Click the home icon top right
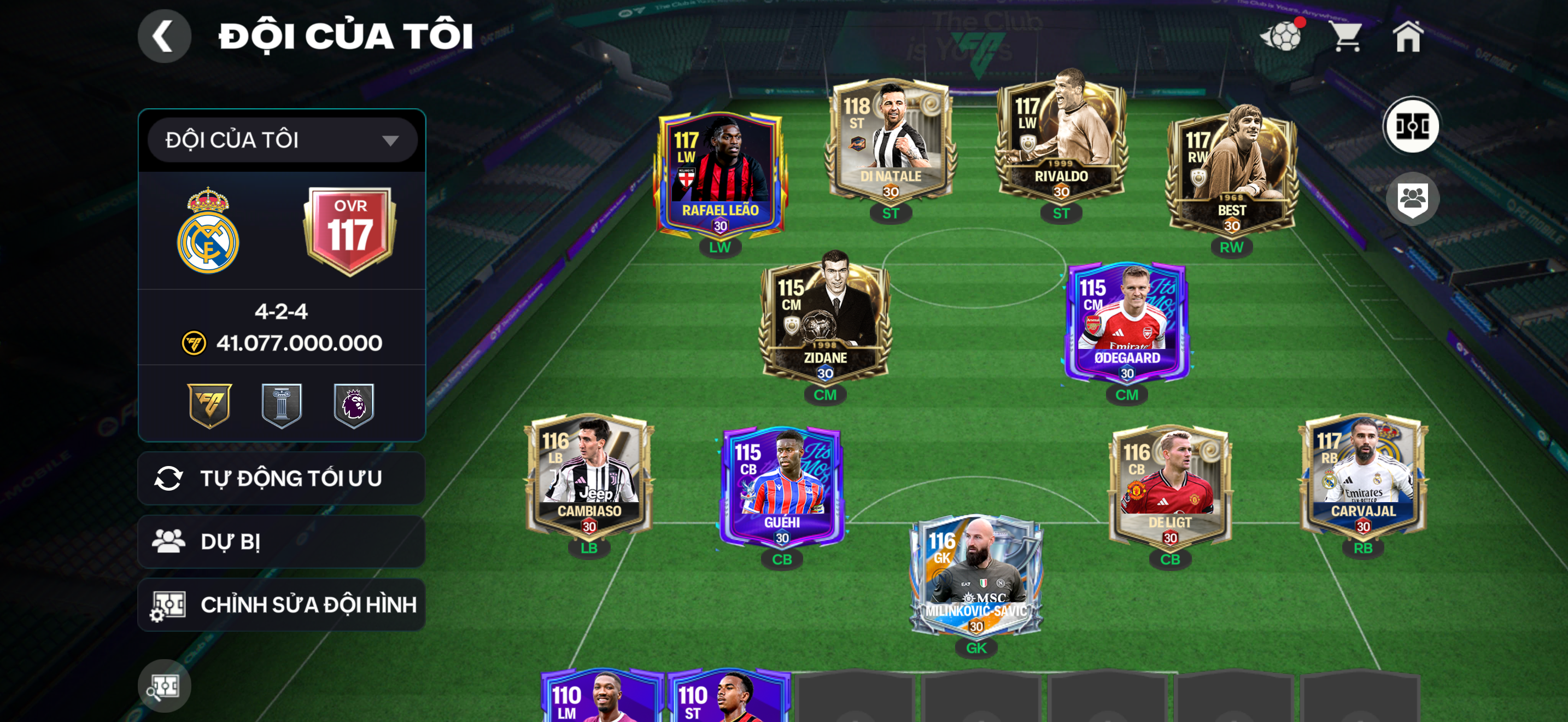 click(x=1411, y=37)
